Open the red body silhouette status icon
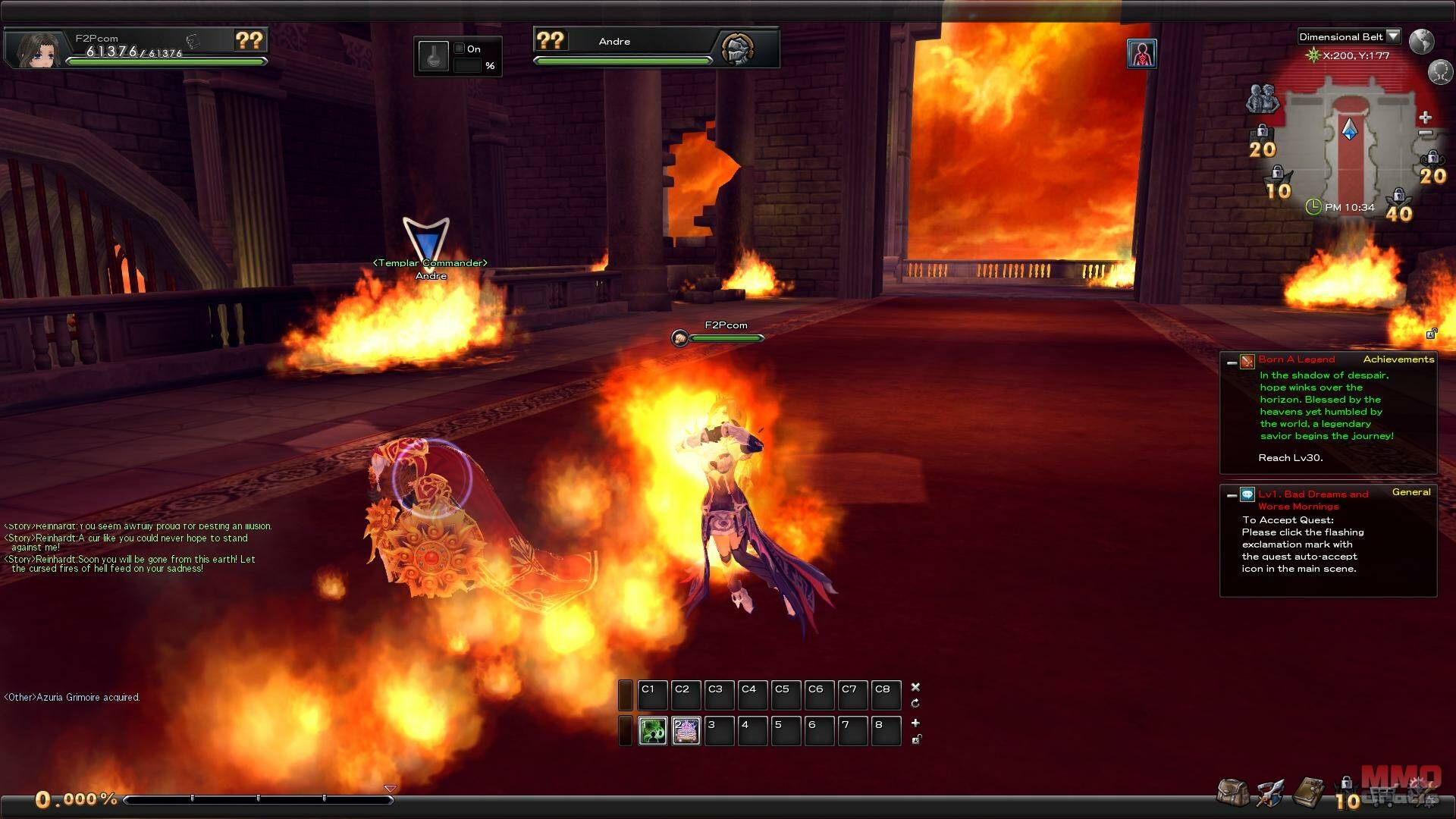This screenshot has width=1456, height=819. (1141, 54)
